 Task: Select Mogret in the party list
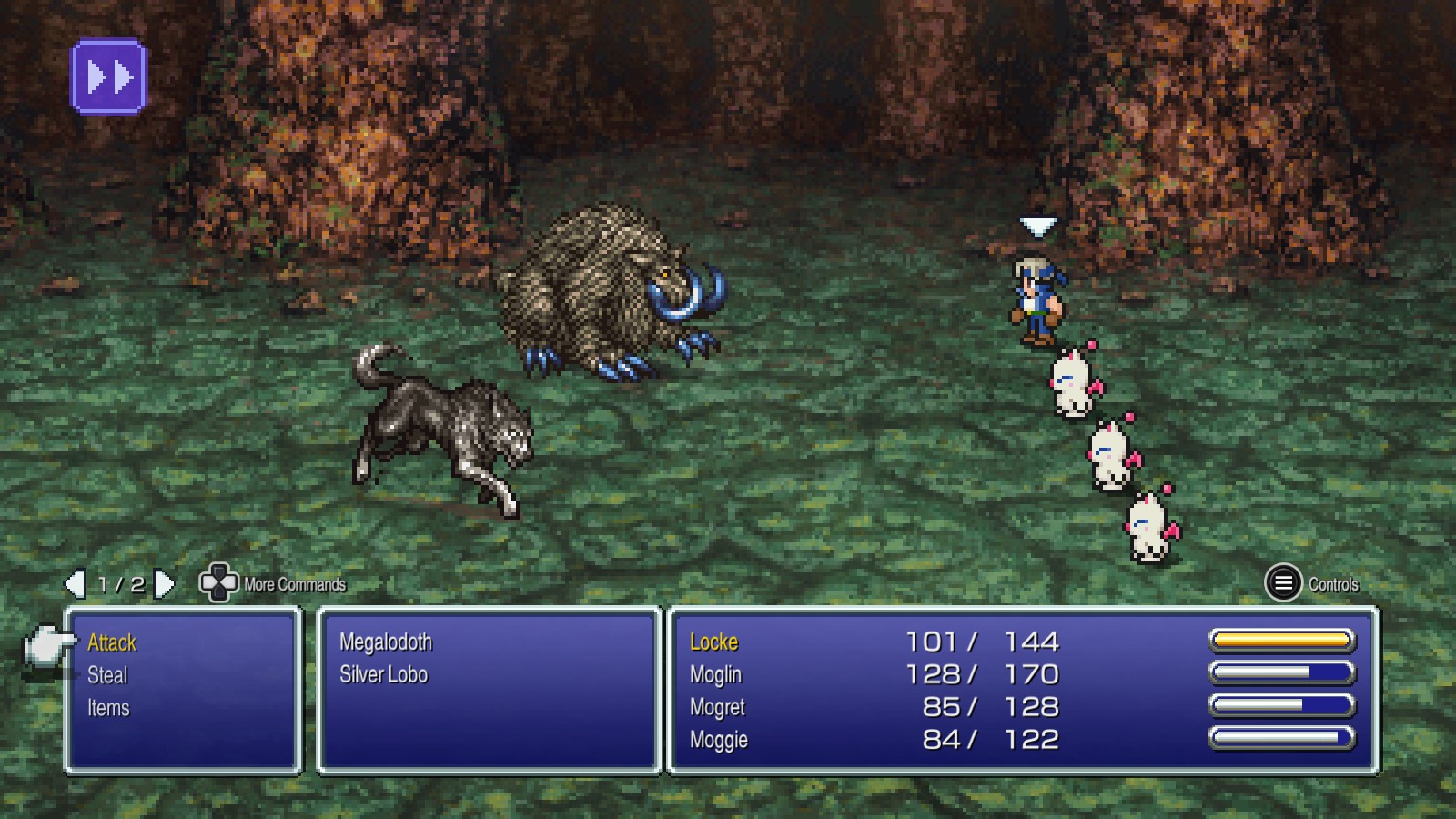718,708
